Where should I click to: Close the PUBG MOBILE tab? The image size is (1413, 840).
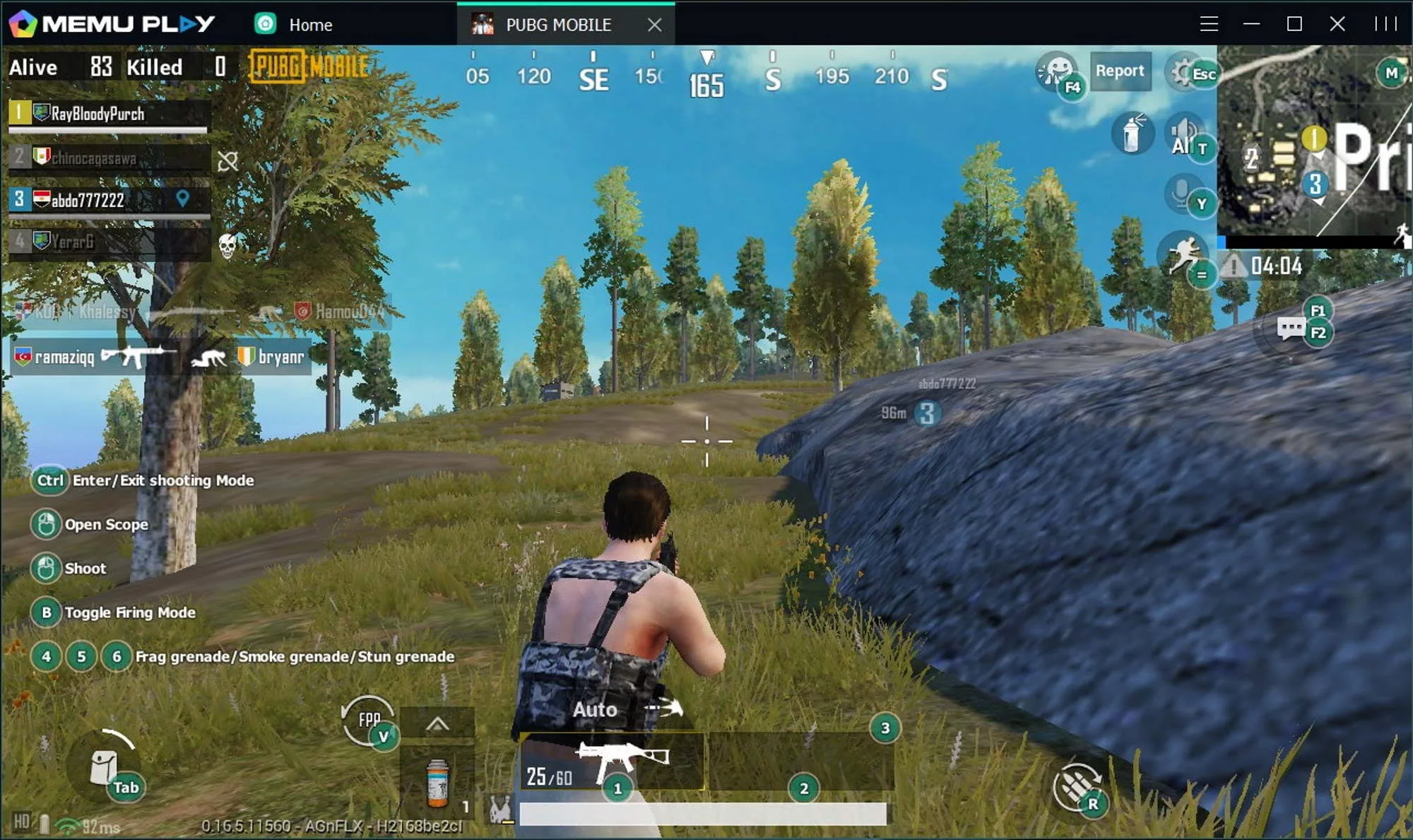[x=655, y=25]
